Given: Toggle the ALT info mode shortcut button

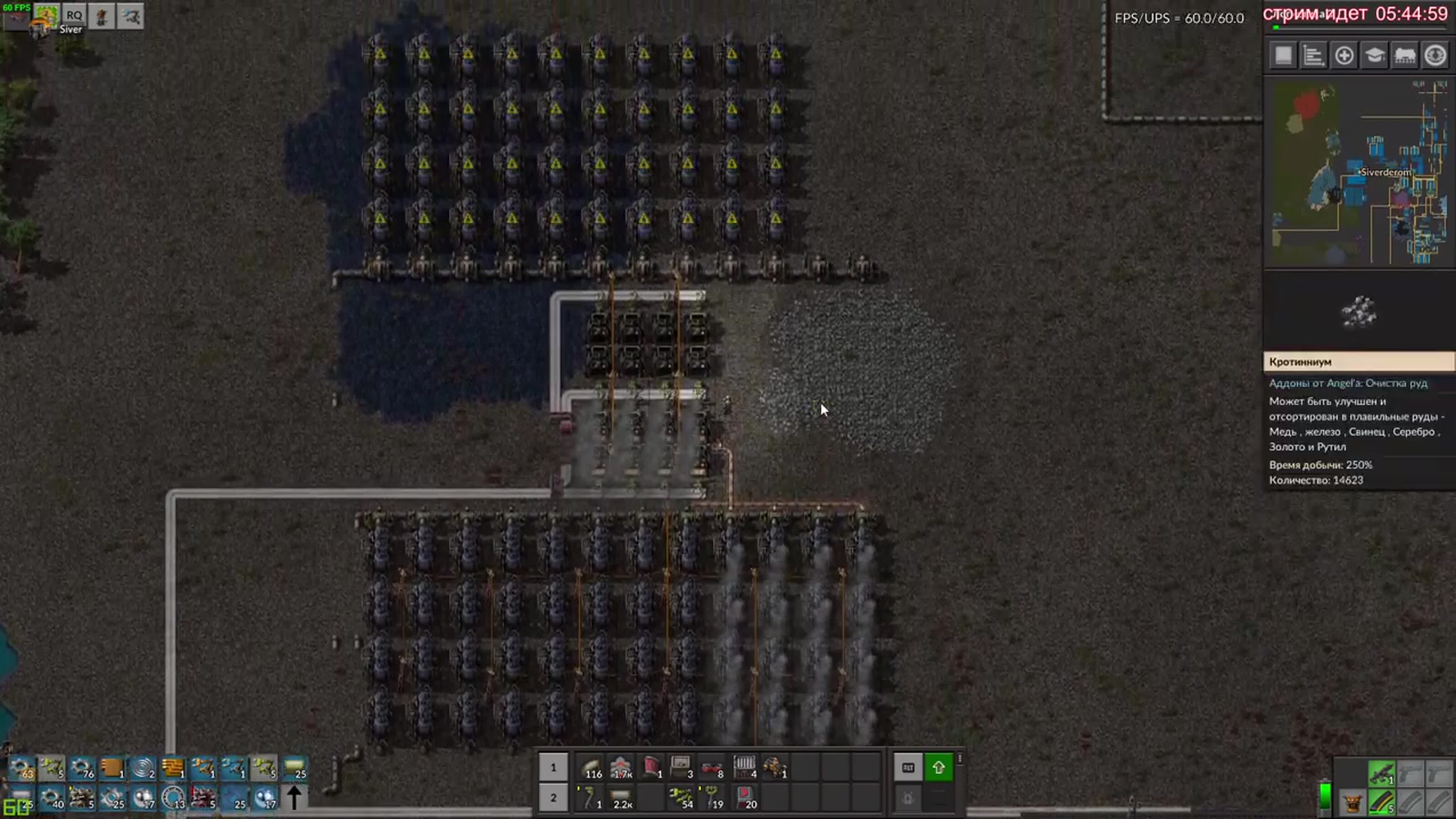Looking at the screenshot, I should tap(908, 767).
